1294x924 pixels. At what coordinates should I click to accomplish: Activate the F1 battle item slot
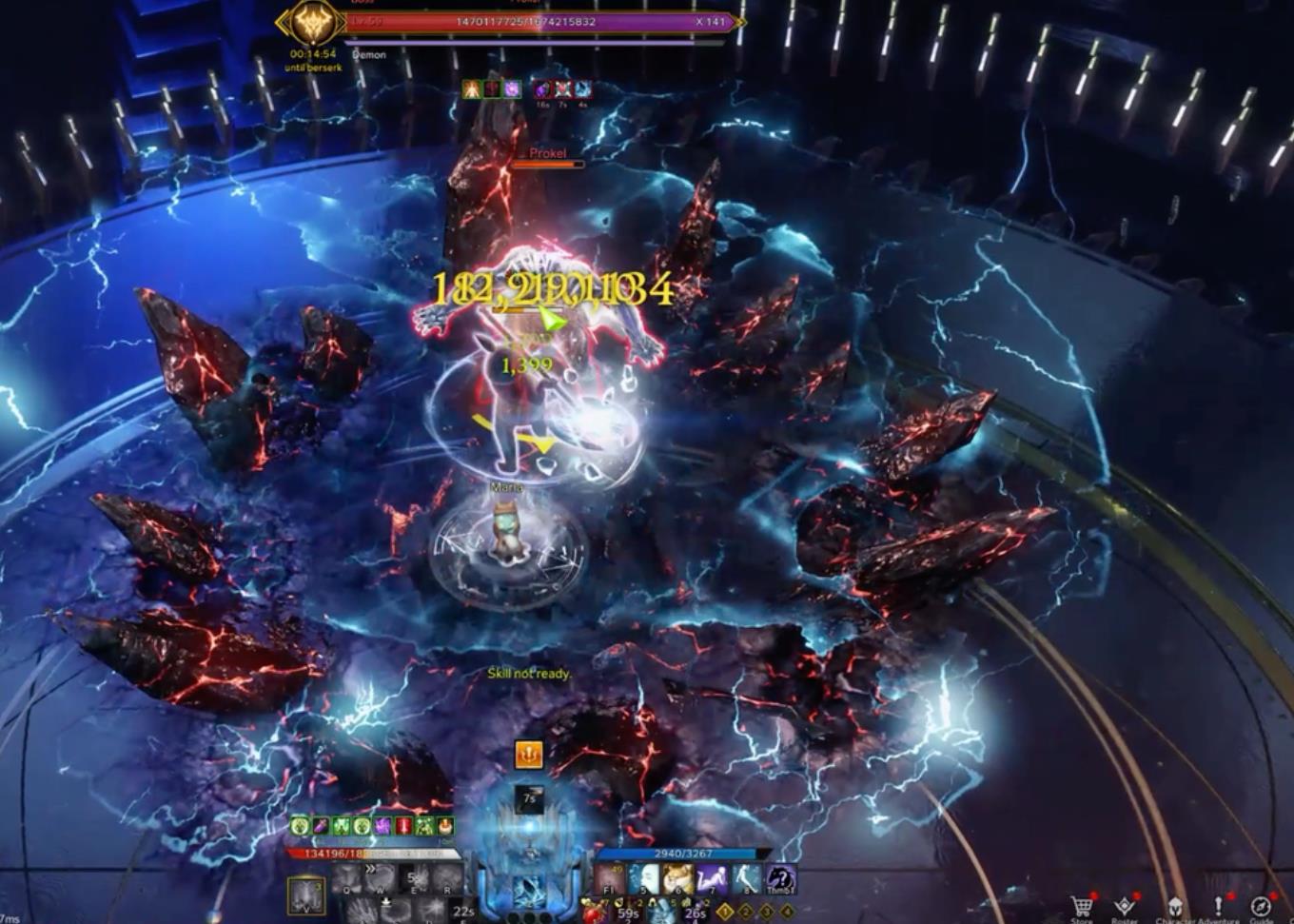click(x=610, y=879)
